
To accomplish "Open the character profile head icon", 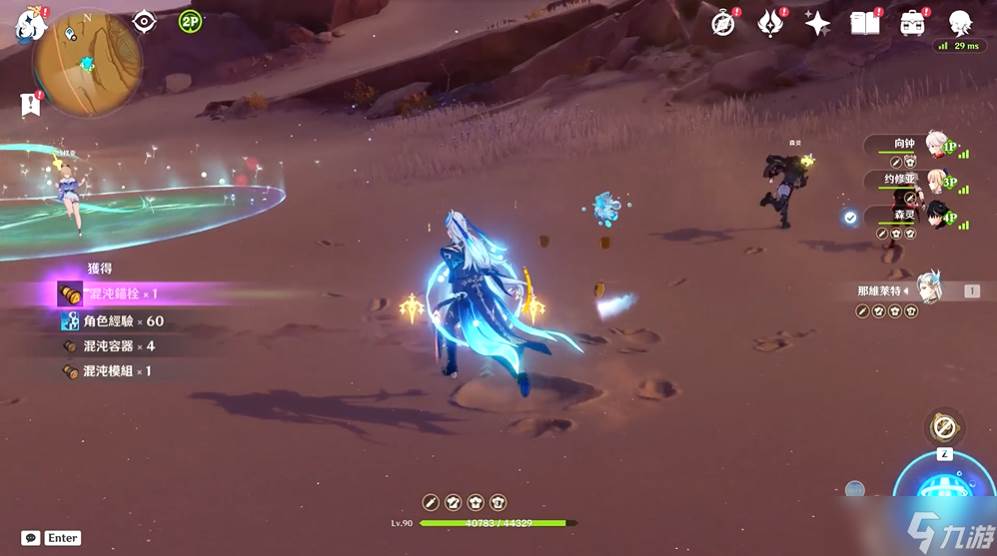I will pyautogui.click(x=960, y=23).
